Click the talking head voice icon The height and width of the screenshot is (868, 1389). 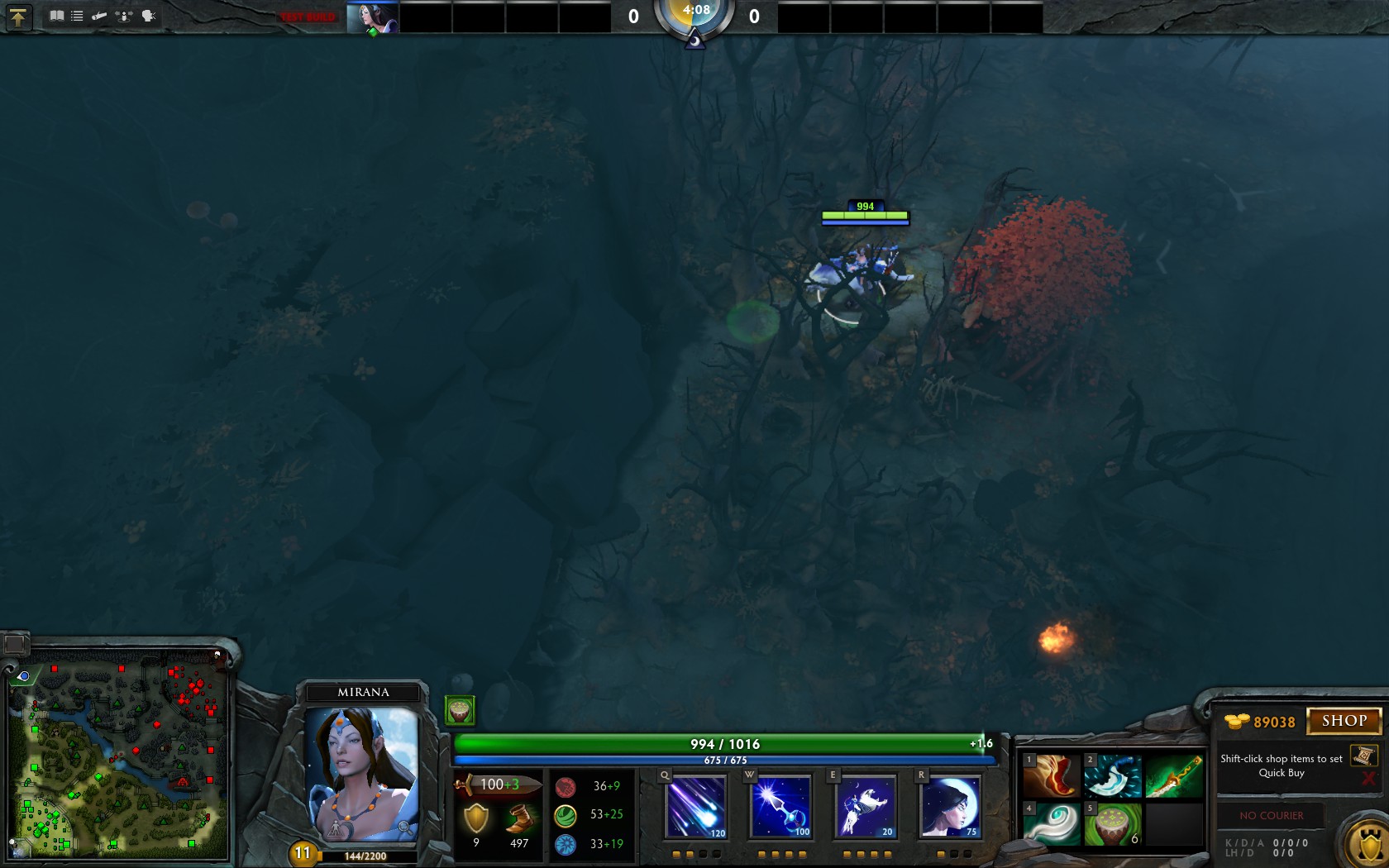[149, 16]
